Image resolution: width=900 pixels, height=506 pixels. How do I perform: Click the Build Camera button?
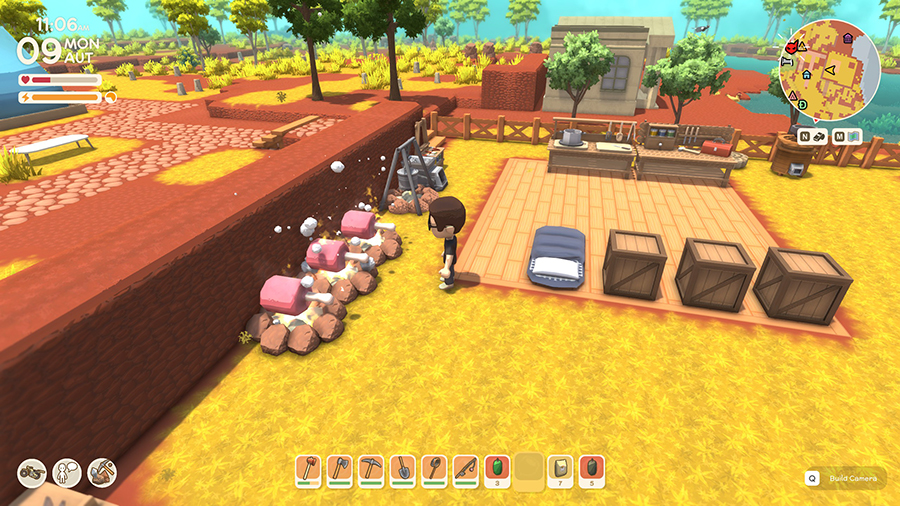(845, 478)
